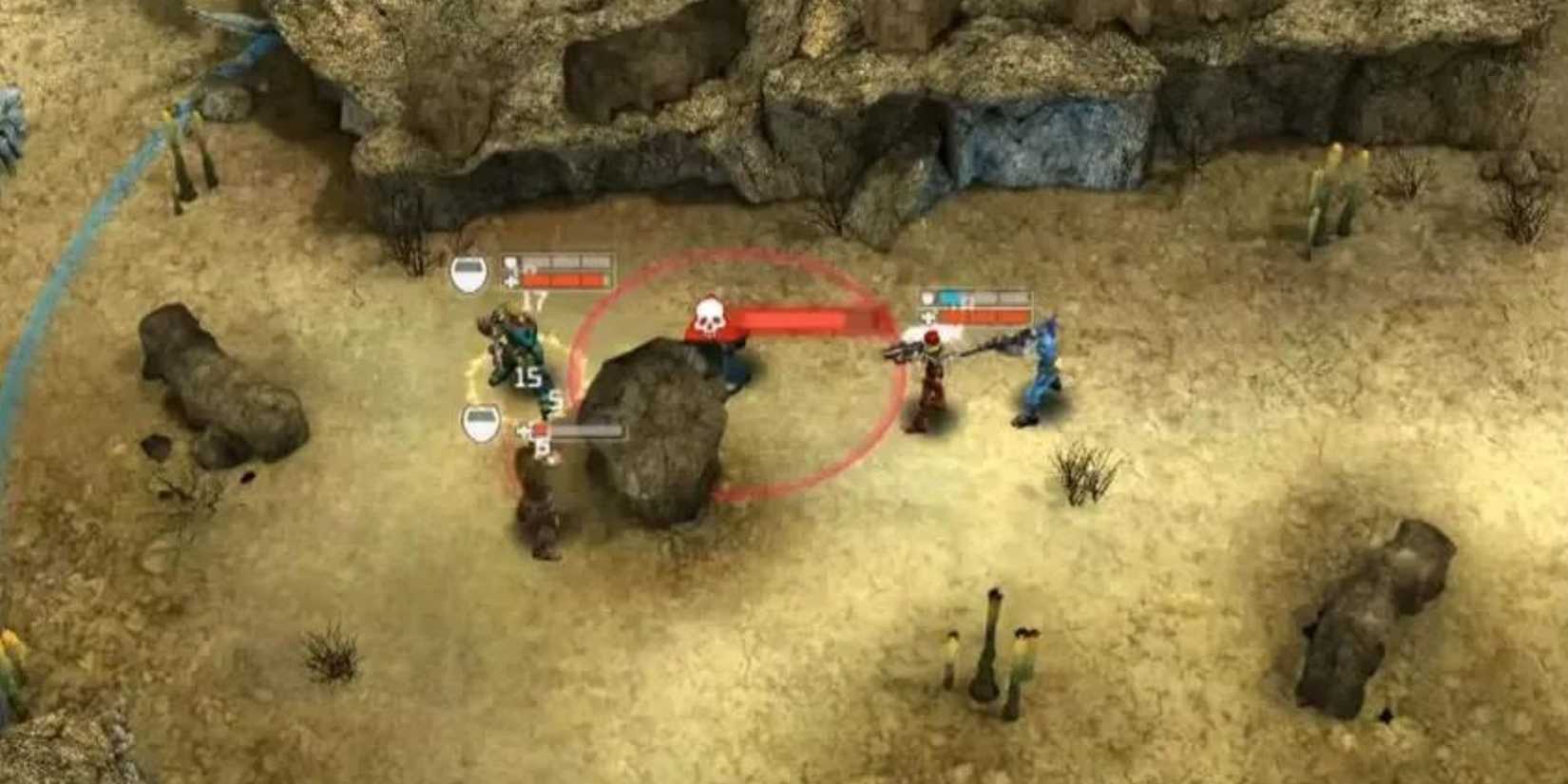The width and height of the screenshot is (1568, 784).
Task: Click the icon beside the red-capped enemy's health bar
Action: pos(927,297)
